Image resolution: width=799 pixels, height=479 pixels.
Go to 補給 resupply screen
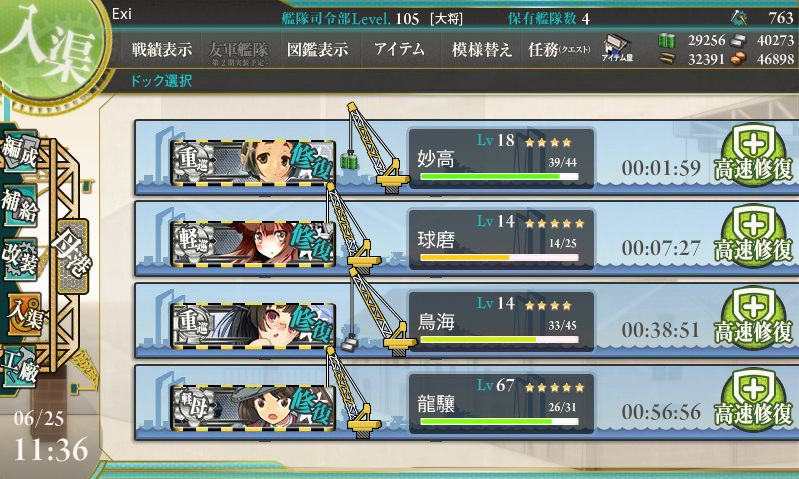click(21, 203)
